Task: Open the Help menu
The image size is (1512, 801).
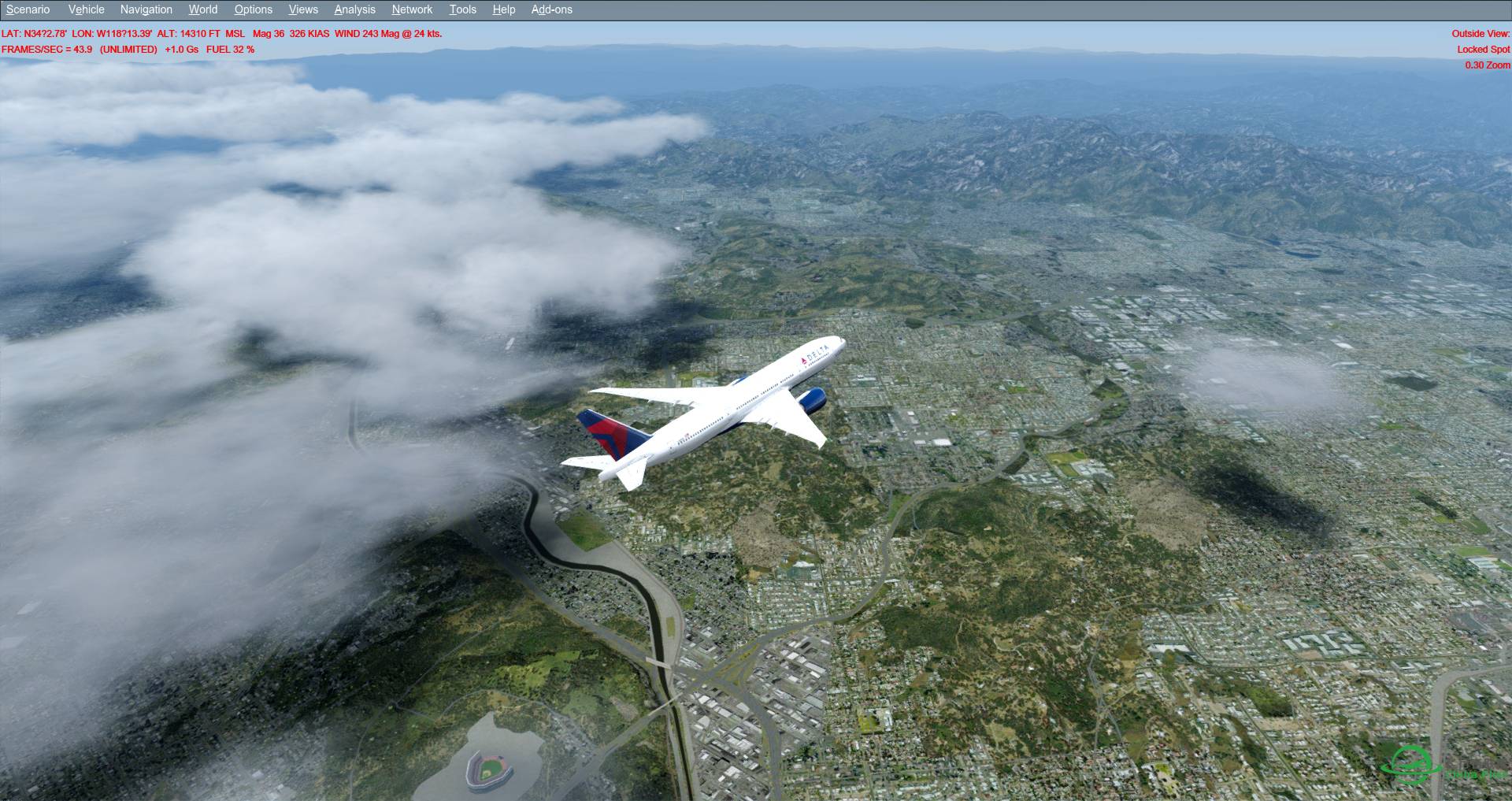Action: tap(503, 9)
